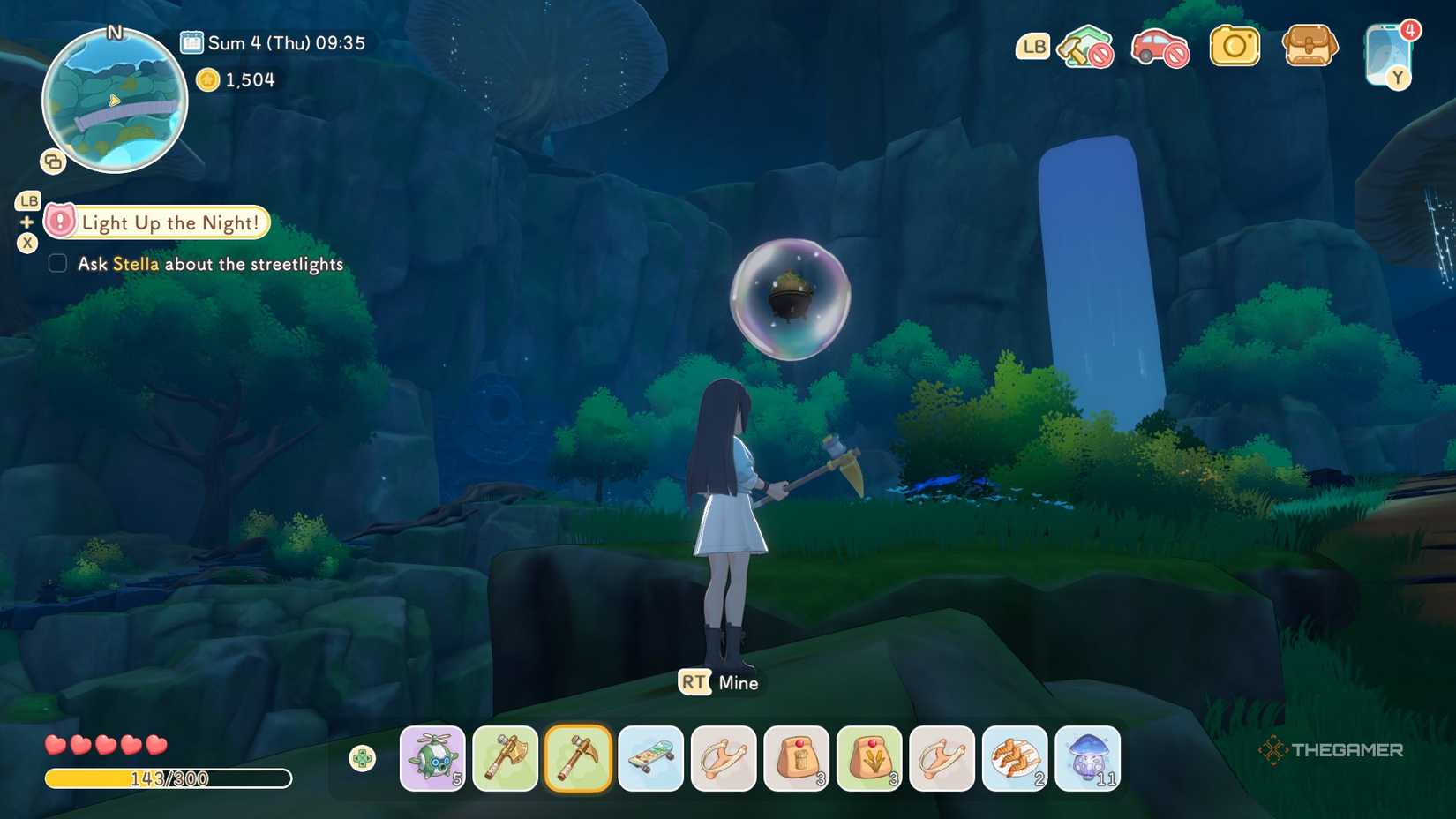Screen dimensions: 1456x819
Task: Open the calendar showing Sum 4 Thu
Action: tap(190, 41)
